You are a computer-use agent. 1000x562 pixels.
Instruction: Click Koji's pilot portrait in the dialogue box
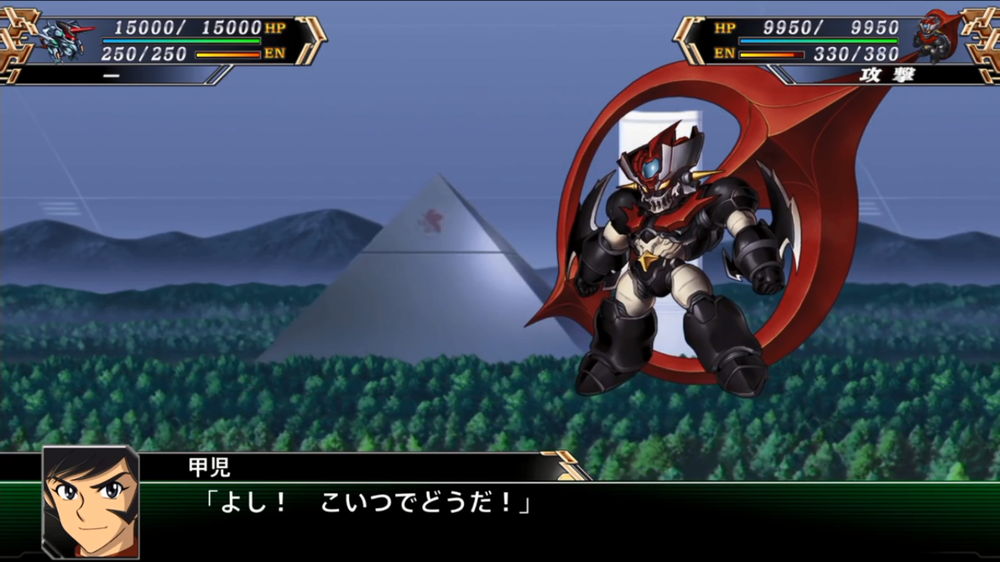pyautogui.click(x=90, y=502)
